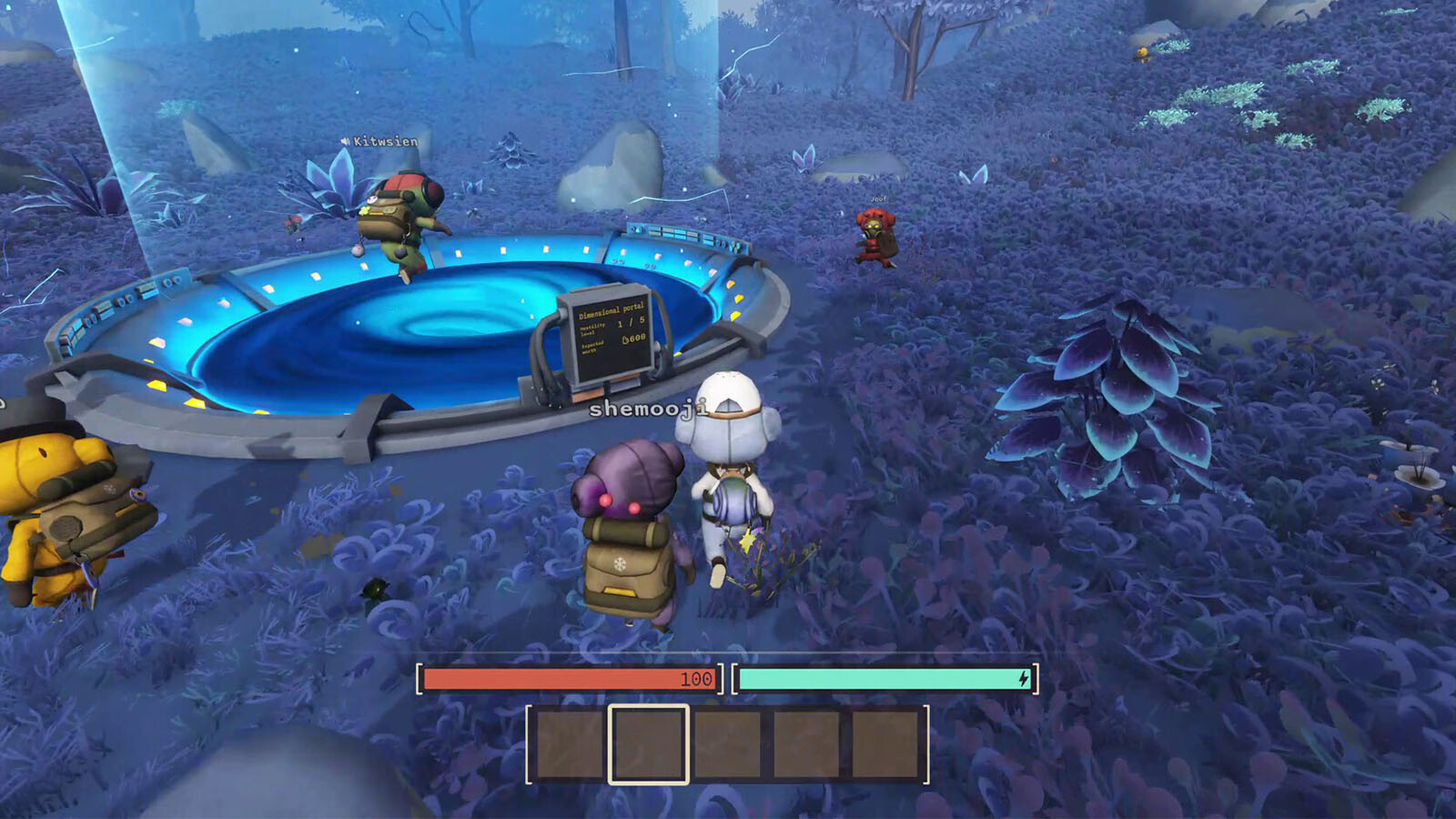Select the highlighted hotbar slot
1456x819 pixels.
pyautogui.click(x=648, y=744)
